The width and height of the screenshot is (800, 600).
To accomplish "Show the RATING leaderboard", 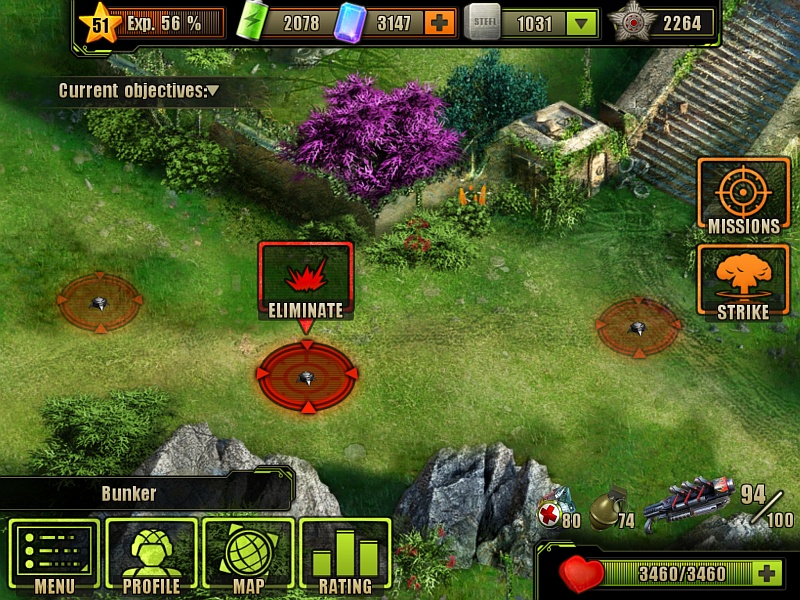I will [x=345, y=557].
